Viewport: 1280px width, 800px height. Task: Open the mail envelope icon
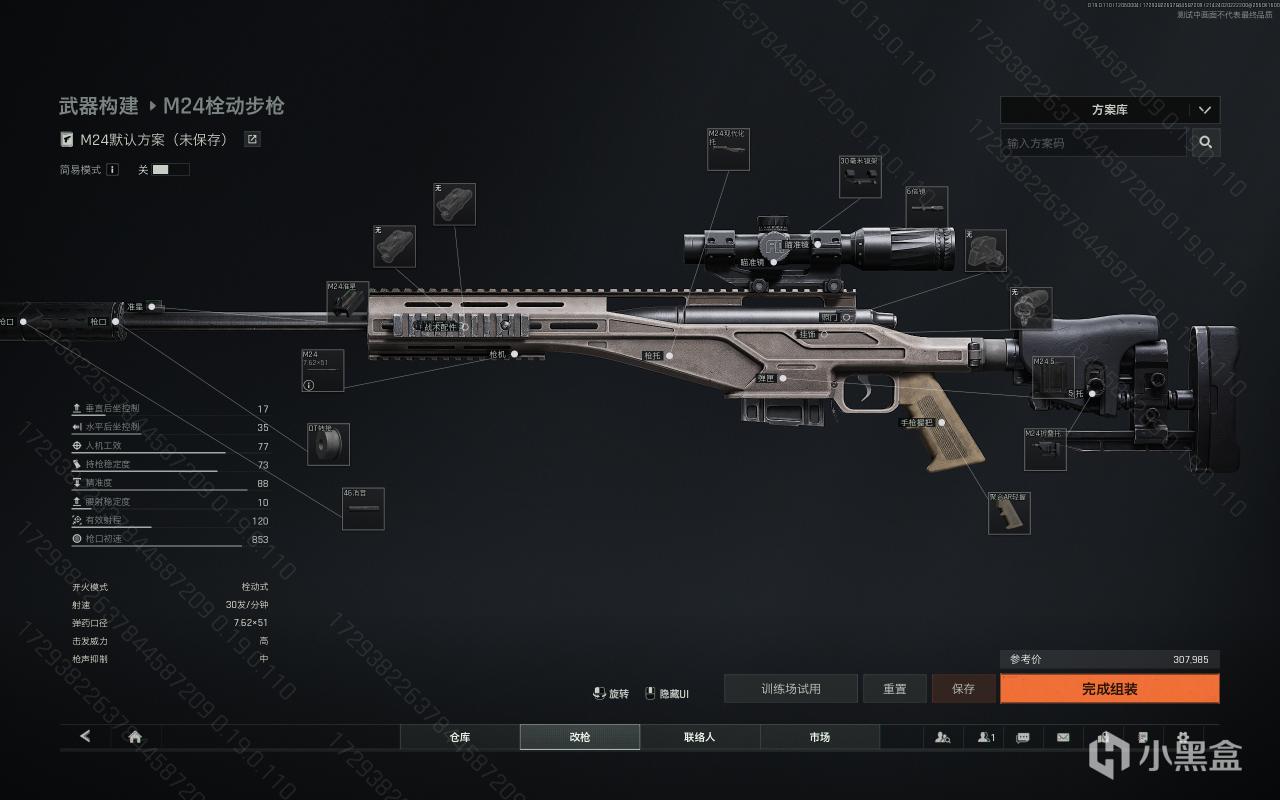pyautogui.click(x=1063, y=737)
